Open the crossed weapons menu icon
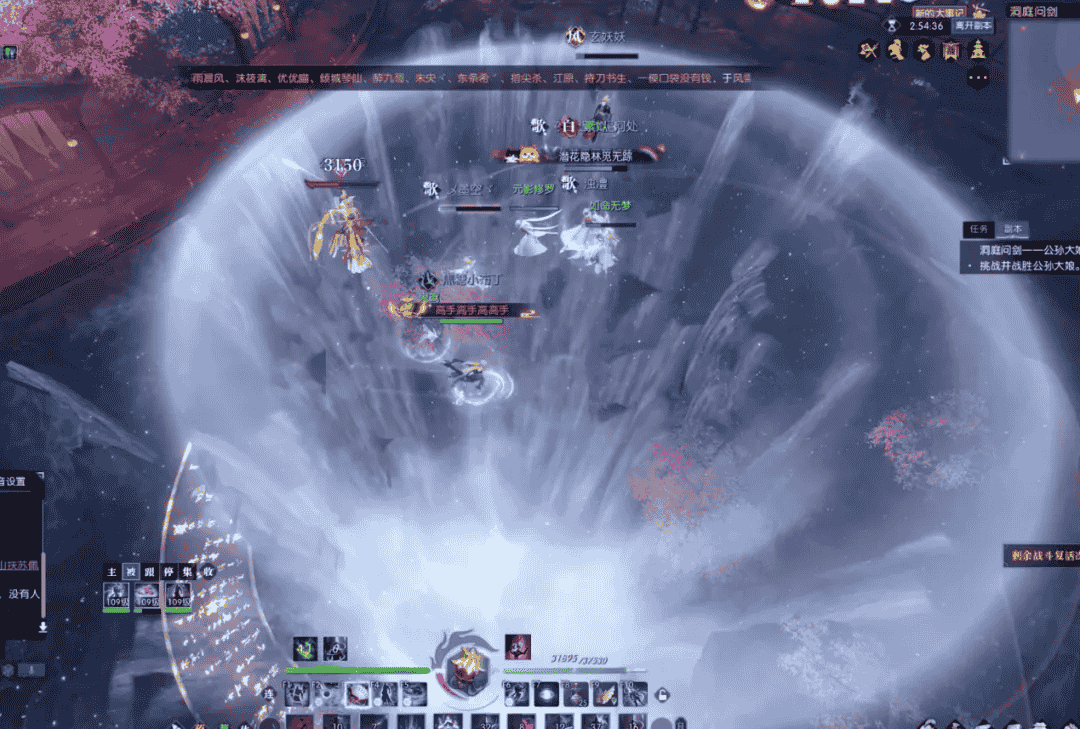Viewport: 1080px width, 729px height. (x=870, y=50)
